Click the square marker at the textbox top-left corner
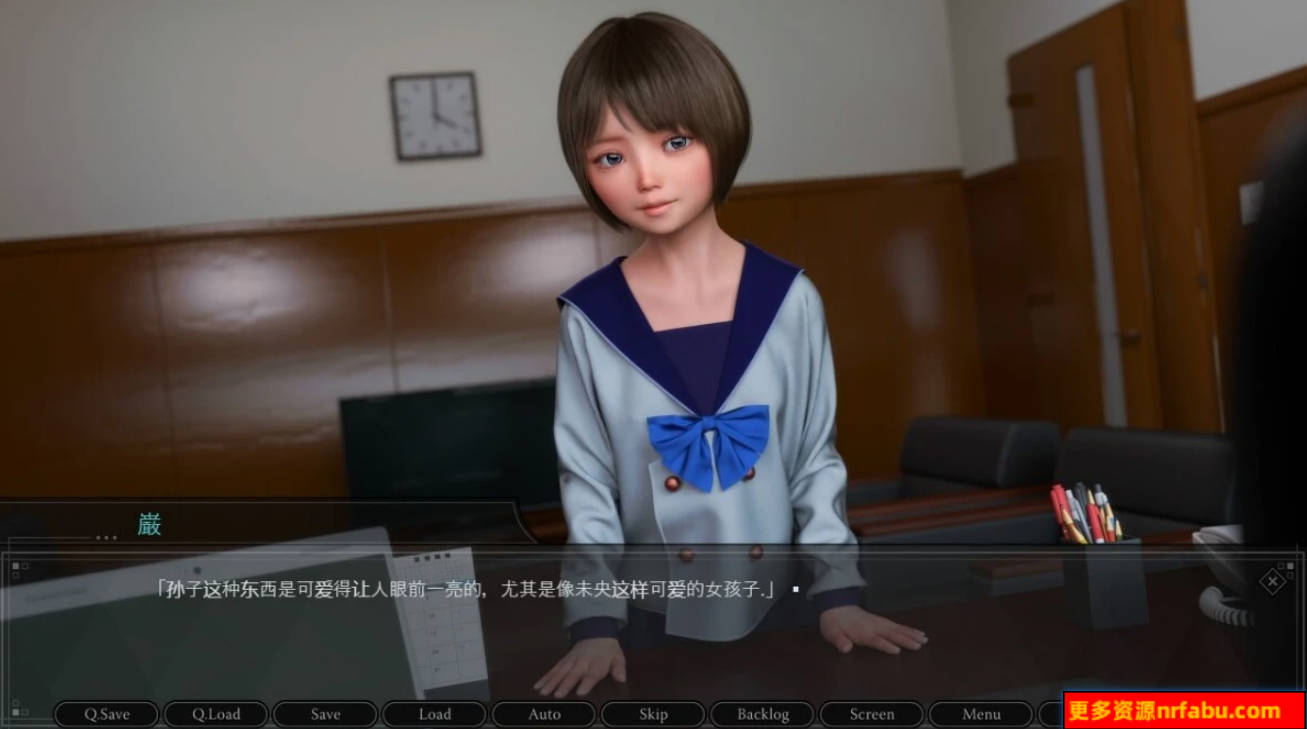Image resolution: width=1307 pixels, height=729 pixels. [15, 566]
